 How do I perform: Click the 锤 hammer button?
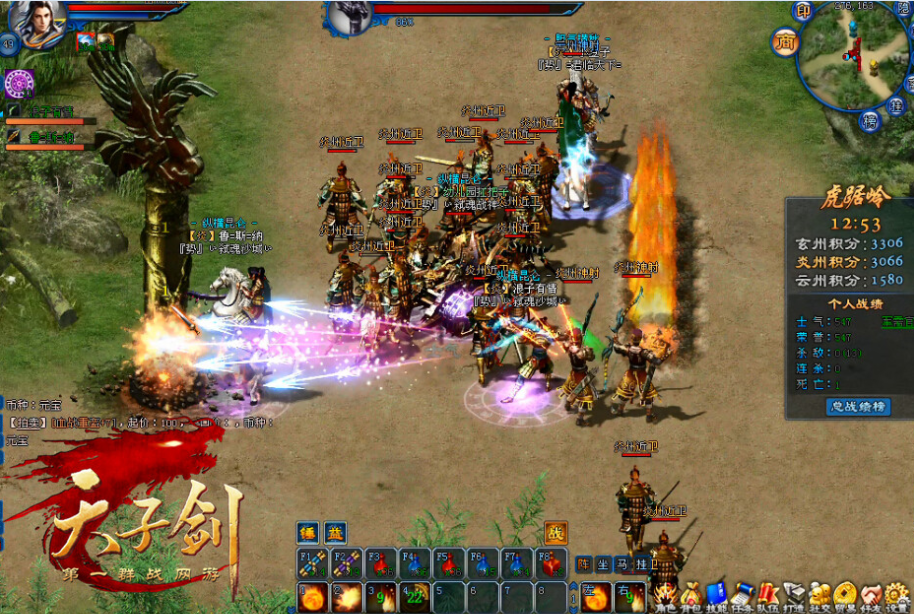click(x=309, y=534)
